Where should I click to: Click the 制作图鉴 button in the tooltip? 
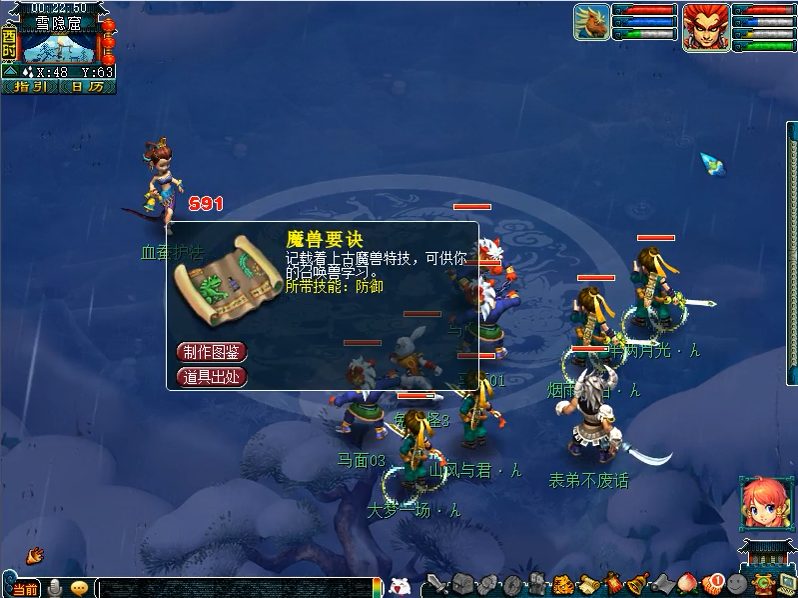coord(211,351)
